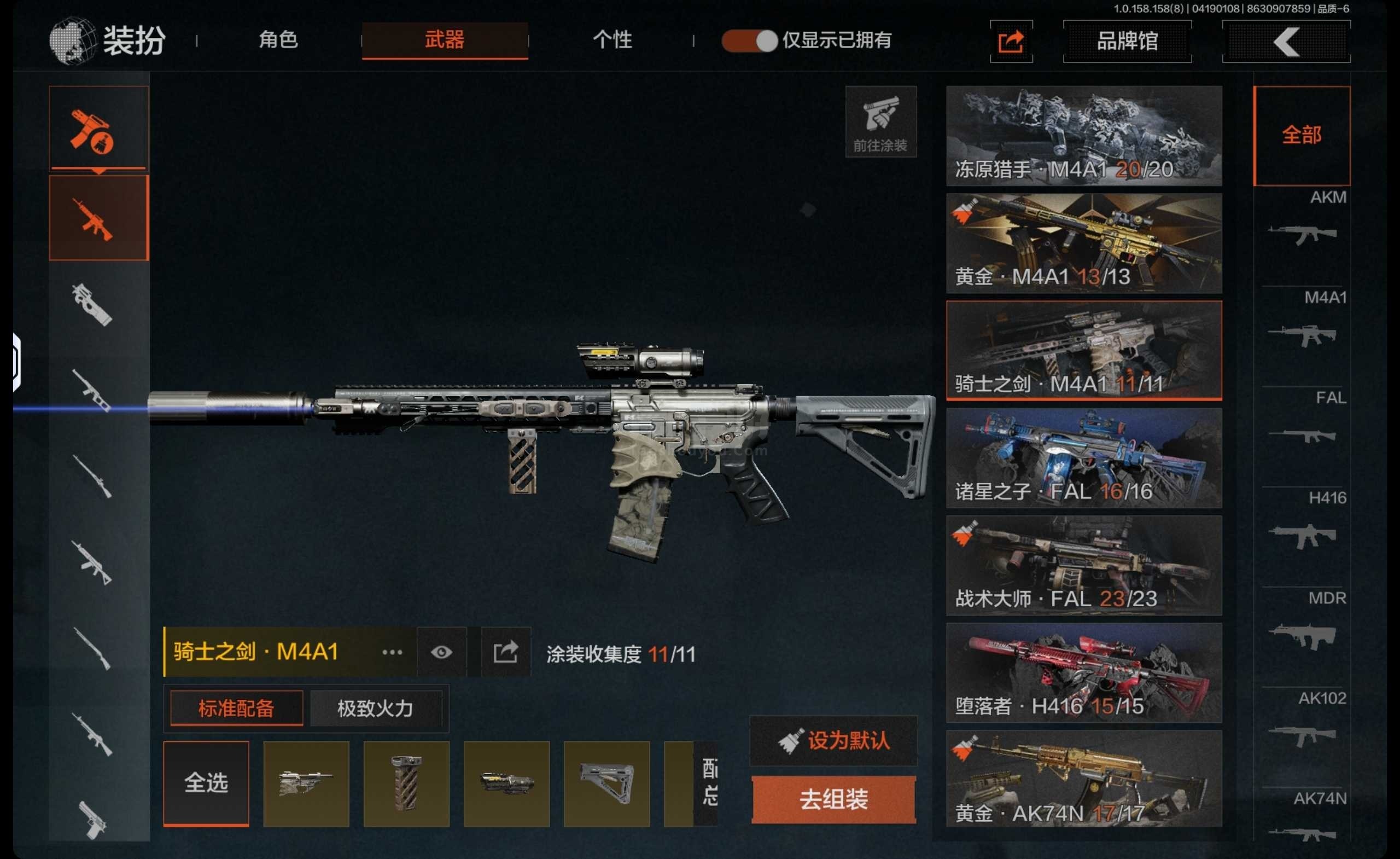
Task: Open the 品牌馆 brand hall
Action: click(1127, 42)
